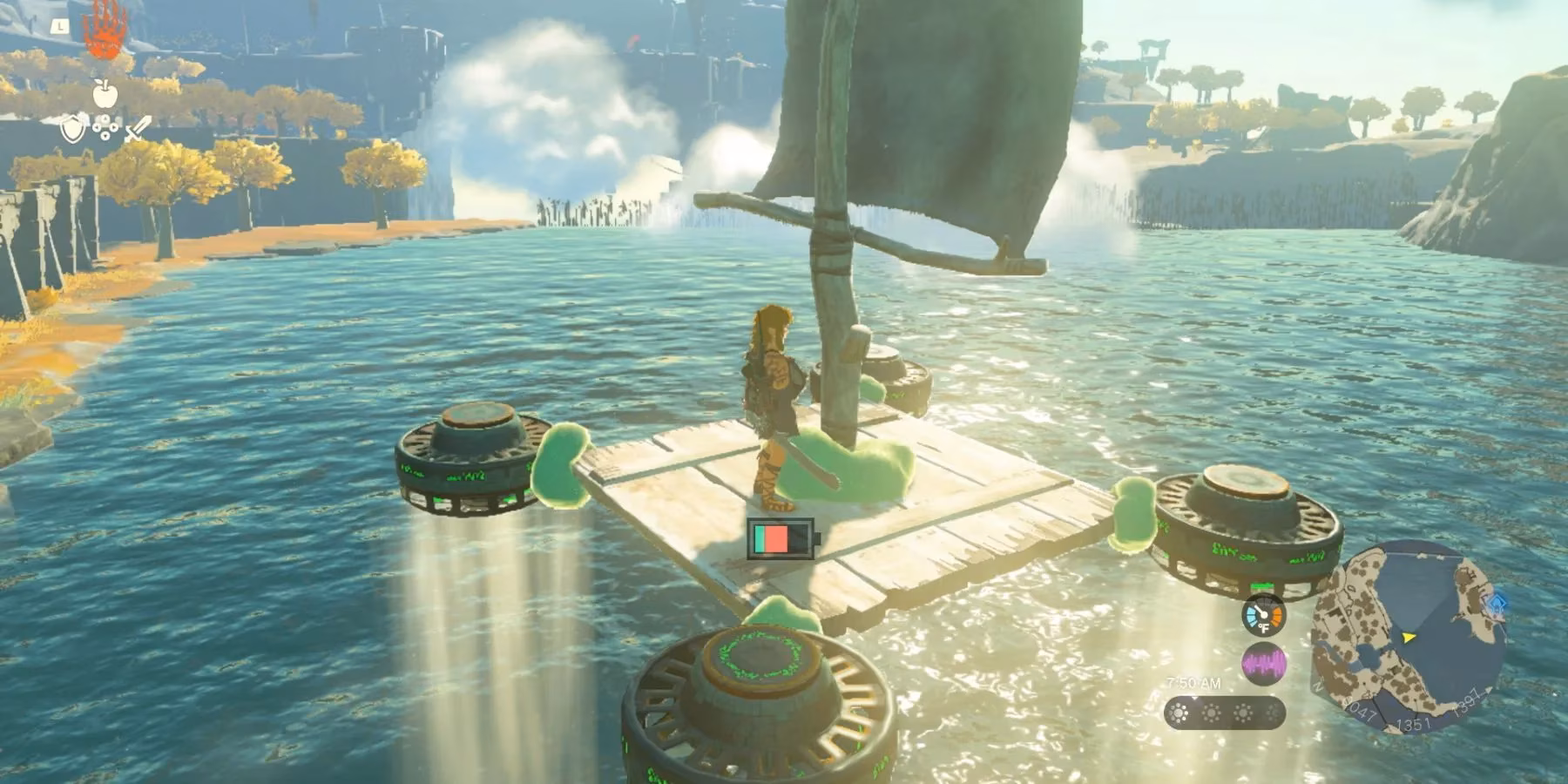Toggle the fourth dimmed sun icon
Image resolution: width=1568 pixels, height=784 pixels.
(1274, 713)
